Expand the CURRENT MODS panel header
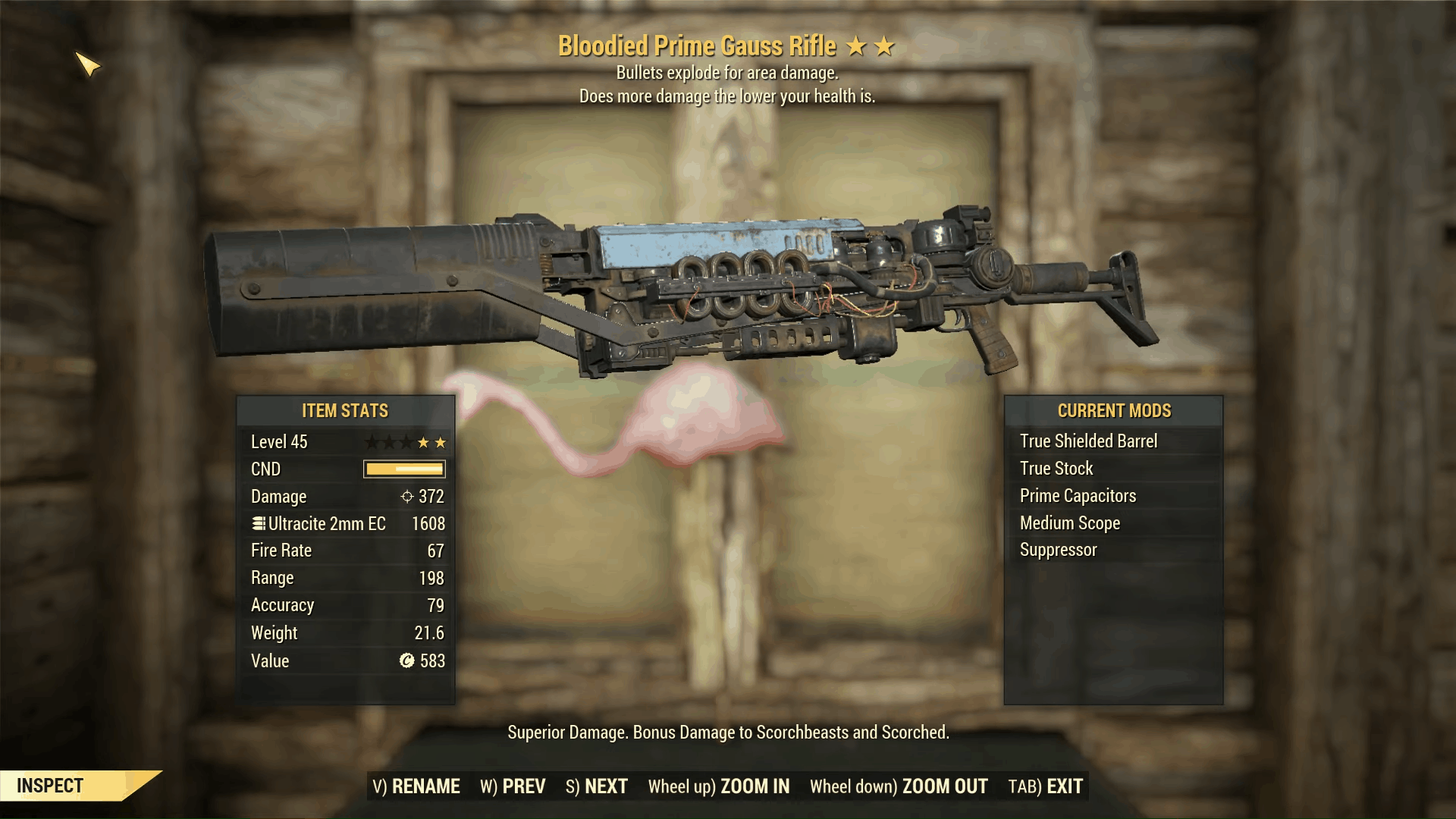The image size is (1456, 819). pos(1114,411)
